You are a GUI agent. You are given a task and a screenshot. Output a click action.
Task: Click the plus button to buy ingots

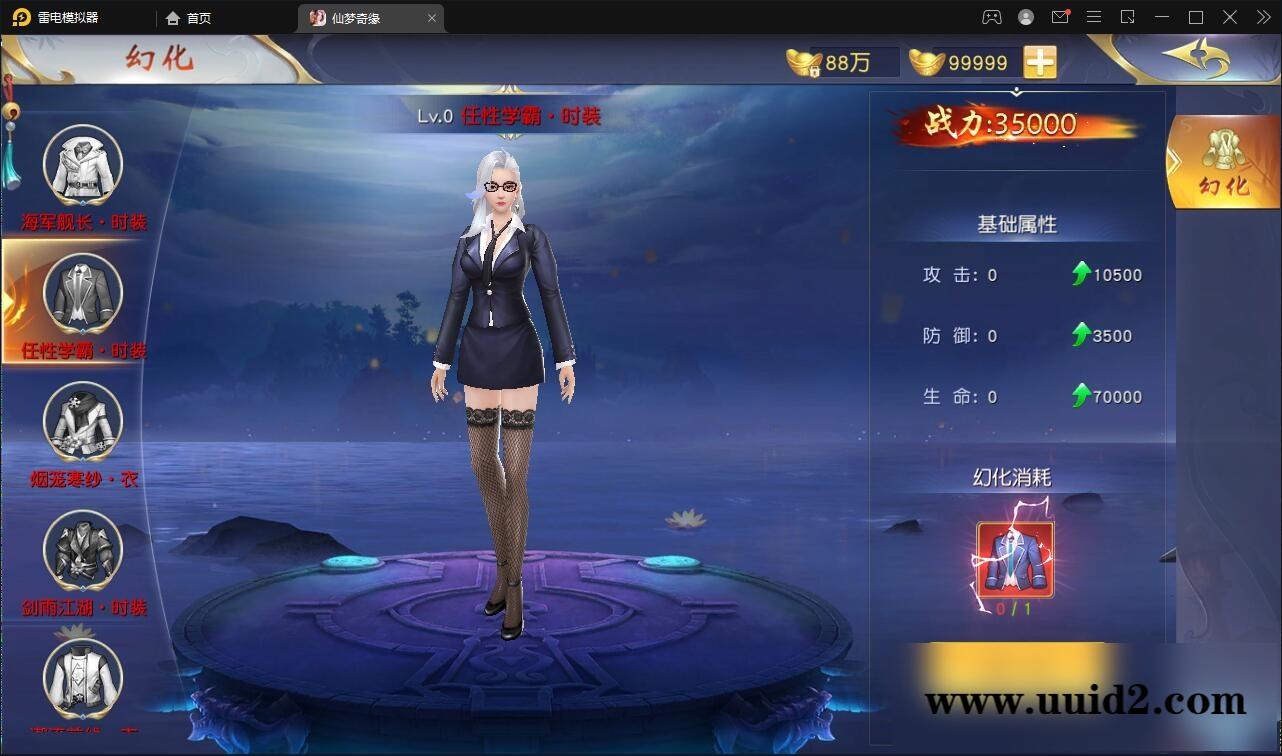[x=1040, y=61]
